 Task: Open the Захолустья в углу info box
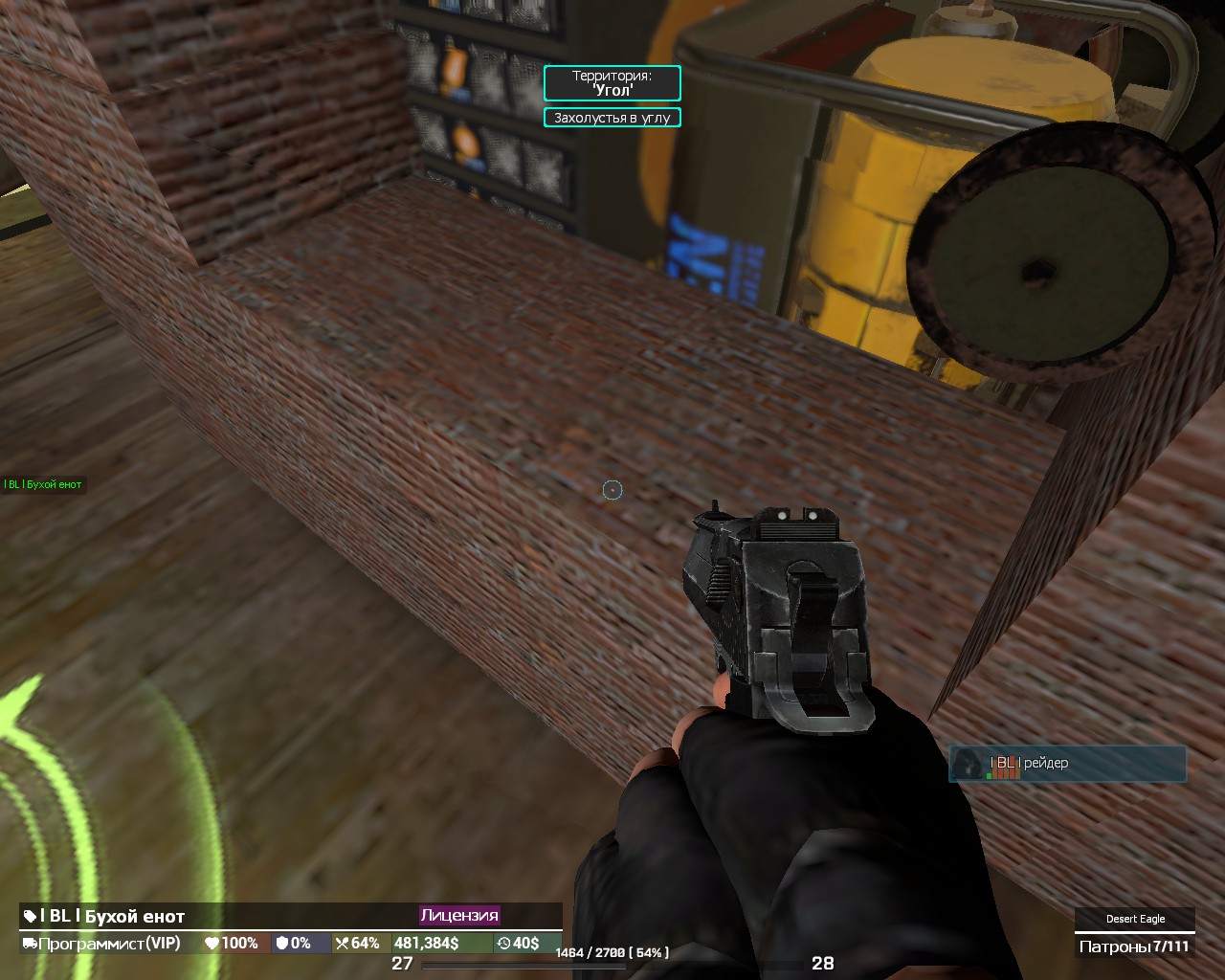click(x=612, y=117)
